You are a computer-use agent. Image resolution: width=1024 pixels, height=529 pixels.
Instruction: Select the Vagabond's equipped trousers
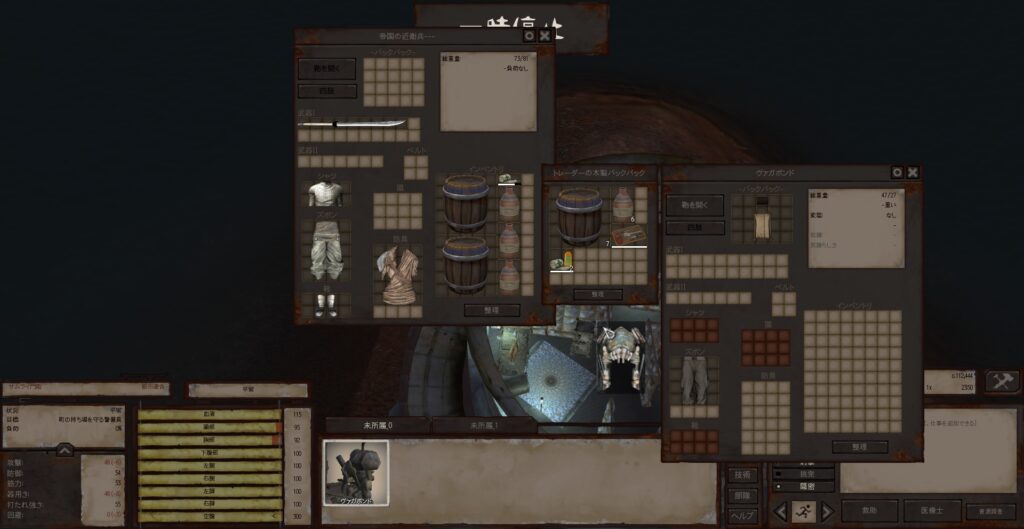coord(692,380)
